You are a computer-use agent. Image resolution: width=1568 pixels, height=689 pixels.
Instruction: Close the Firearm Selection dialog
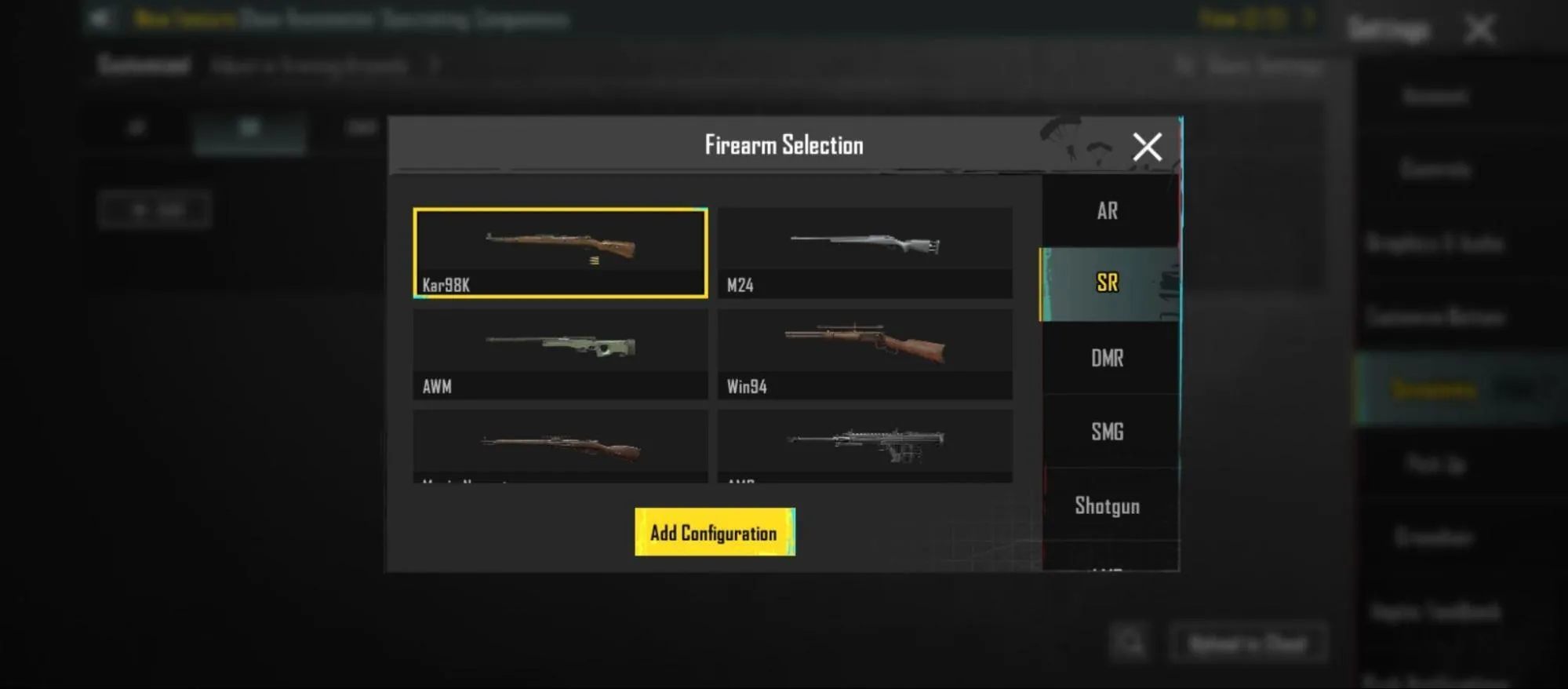point(1146,147)
